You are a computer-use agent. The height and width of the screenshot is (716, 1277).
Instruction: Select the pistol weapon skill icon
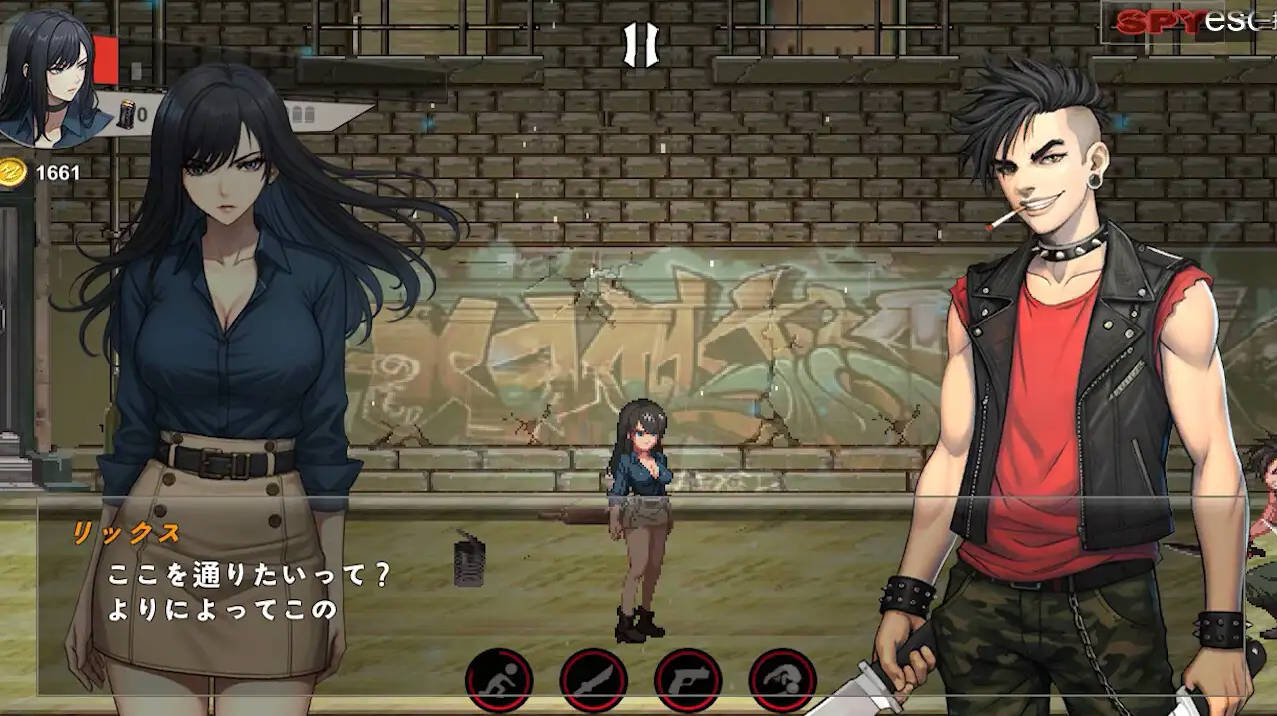(x=688, y=680)
